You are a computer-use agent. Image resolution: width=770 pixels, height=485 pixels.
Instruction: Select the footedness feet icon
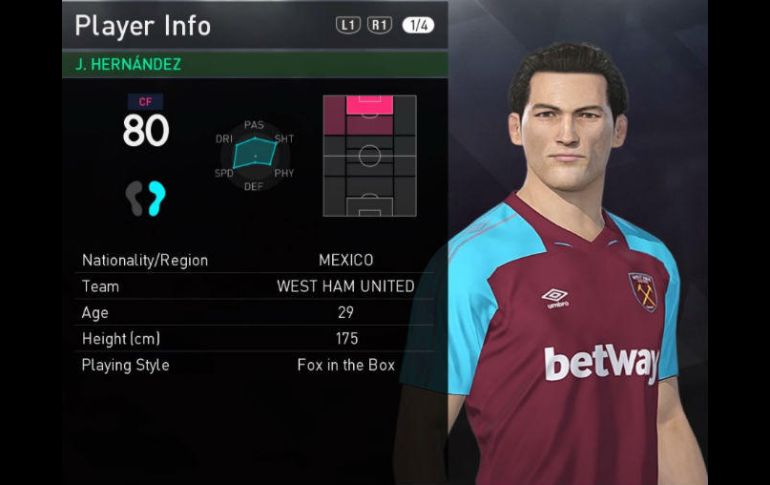click(x=146, y=197)
